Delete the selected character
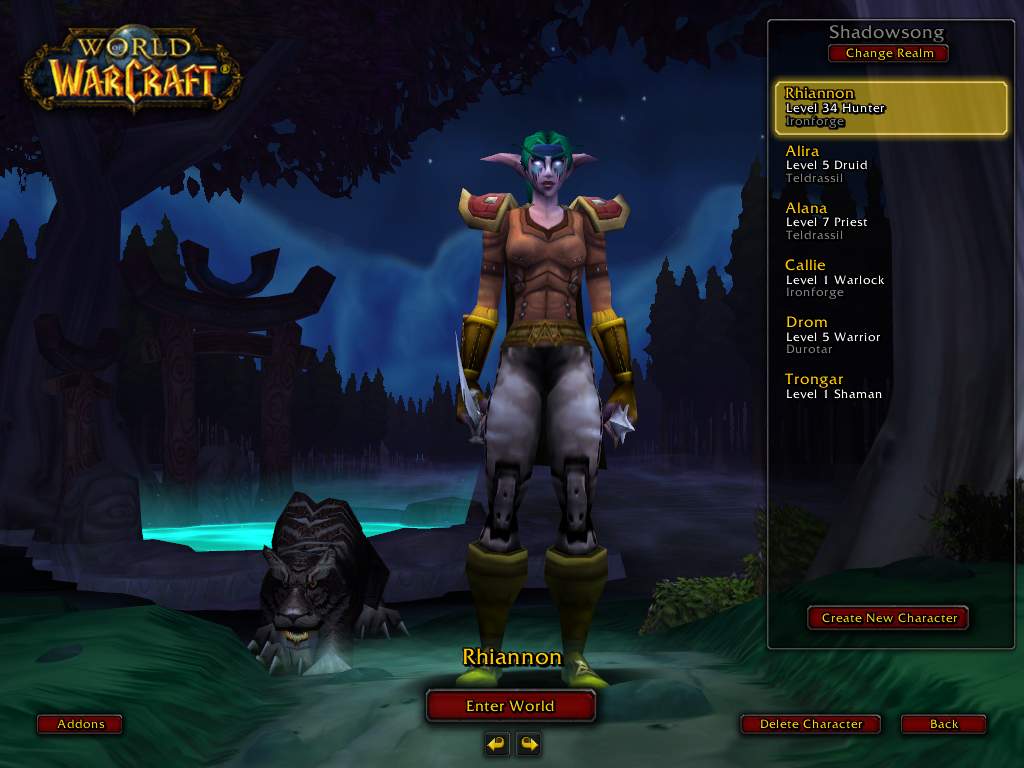 [811, 724]
